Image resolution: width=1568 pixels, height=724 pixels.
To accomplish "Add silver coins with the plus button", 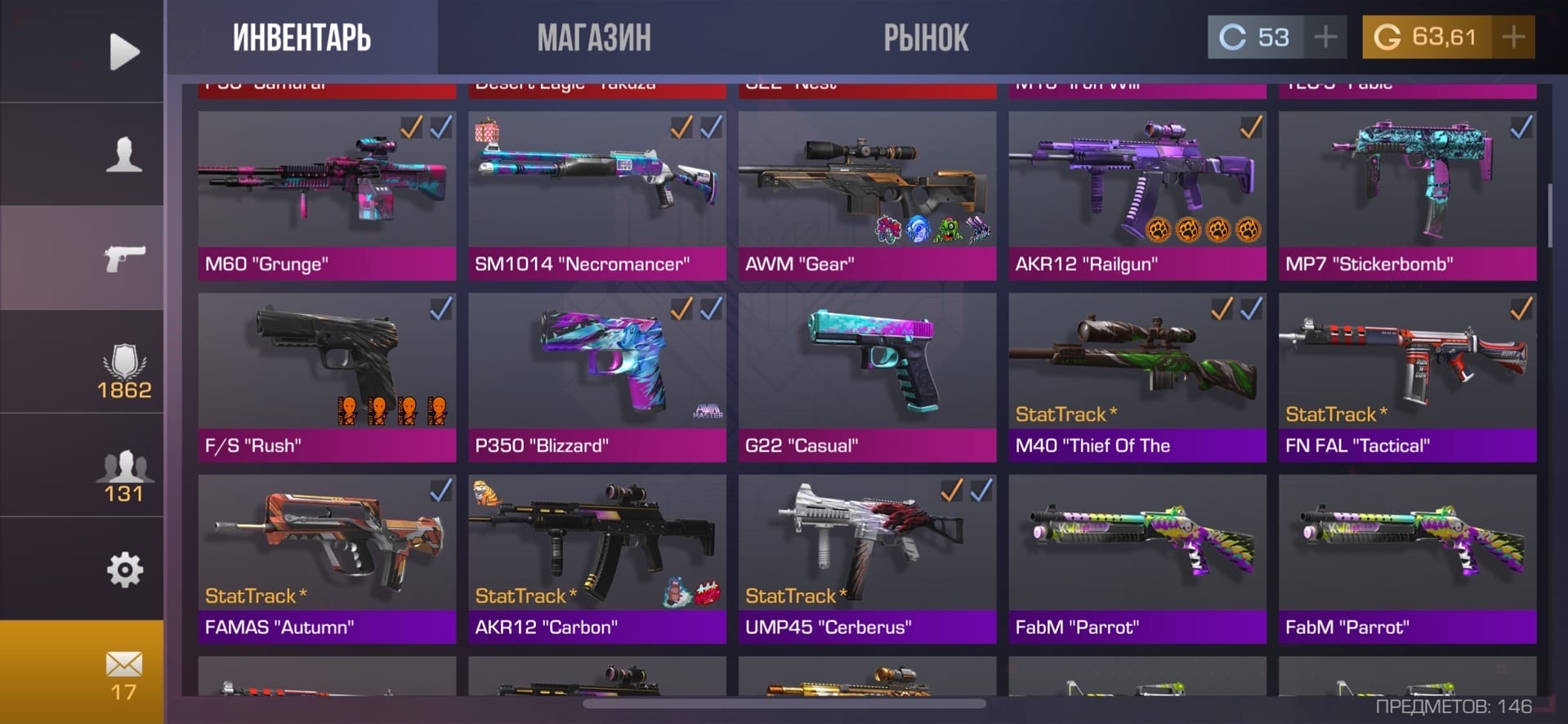I will click(1325, 37).
